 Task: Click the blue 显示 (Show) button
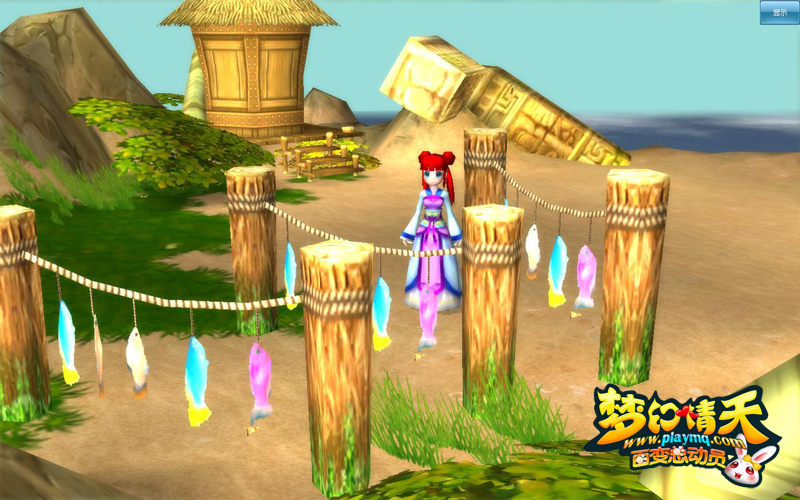point(779,12)
